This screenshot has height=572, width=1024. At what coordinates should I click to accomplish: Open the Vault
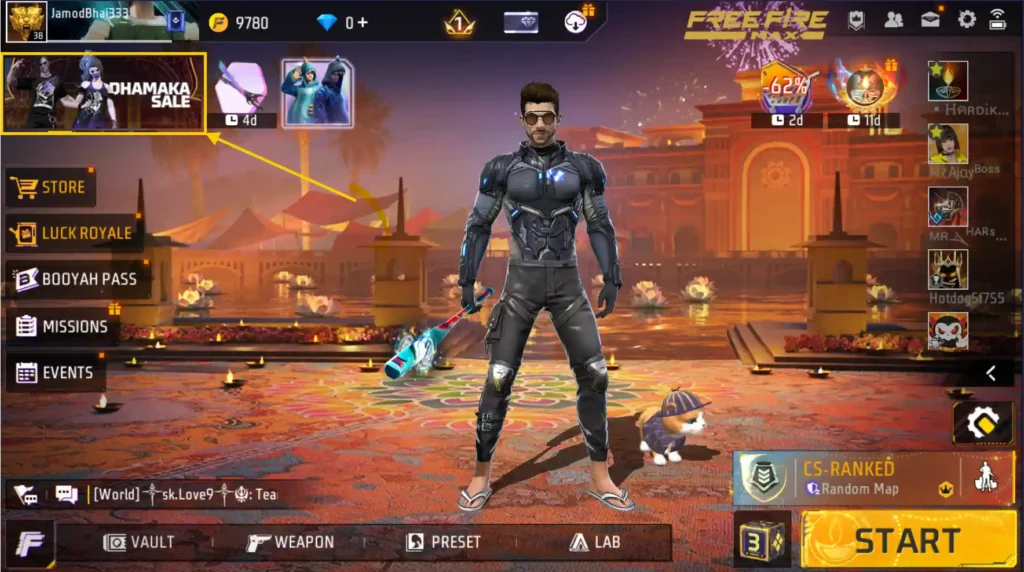pos(140,542)
